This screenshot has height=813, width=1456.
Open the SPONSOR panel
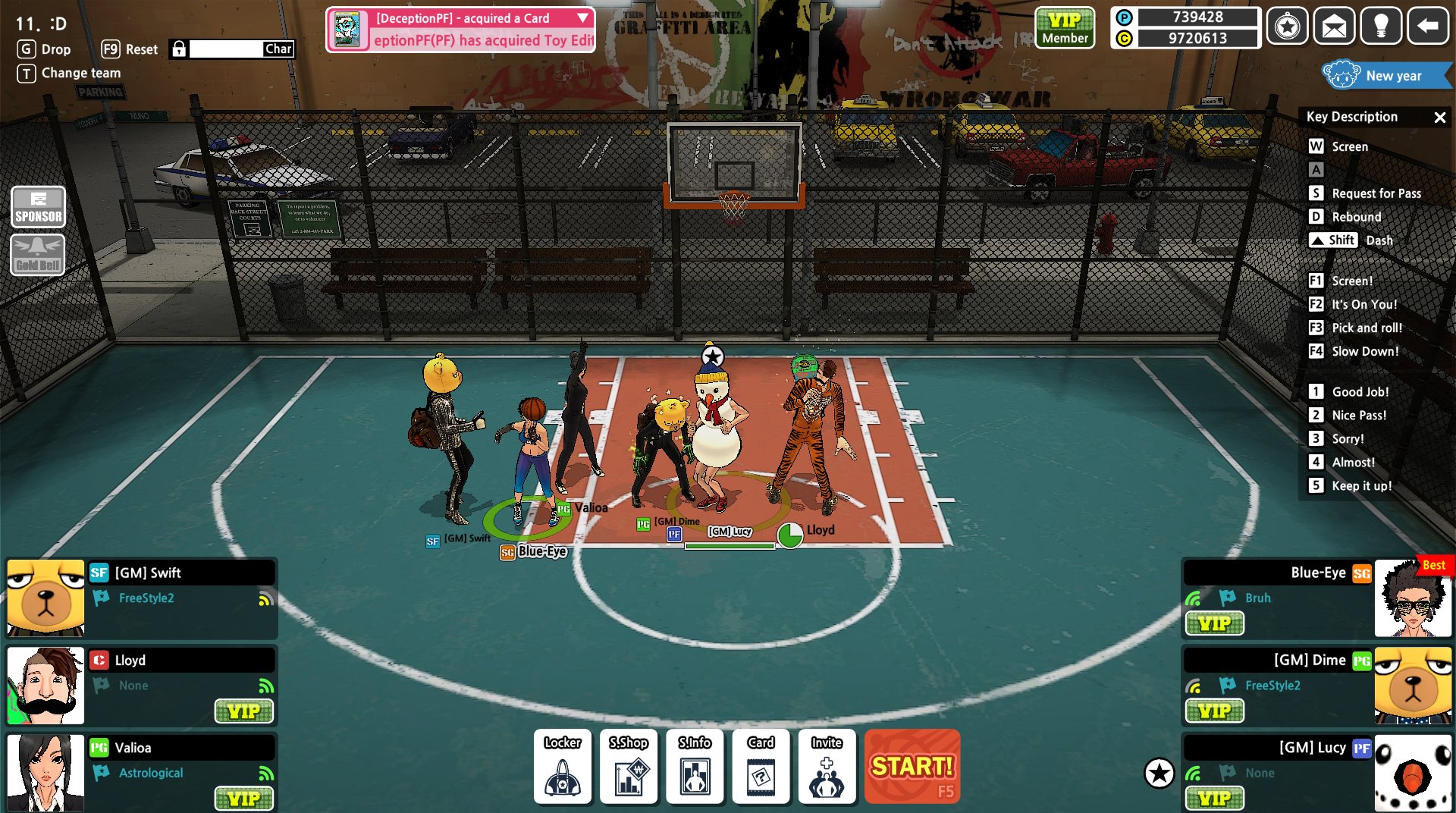(38, 206)
